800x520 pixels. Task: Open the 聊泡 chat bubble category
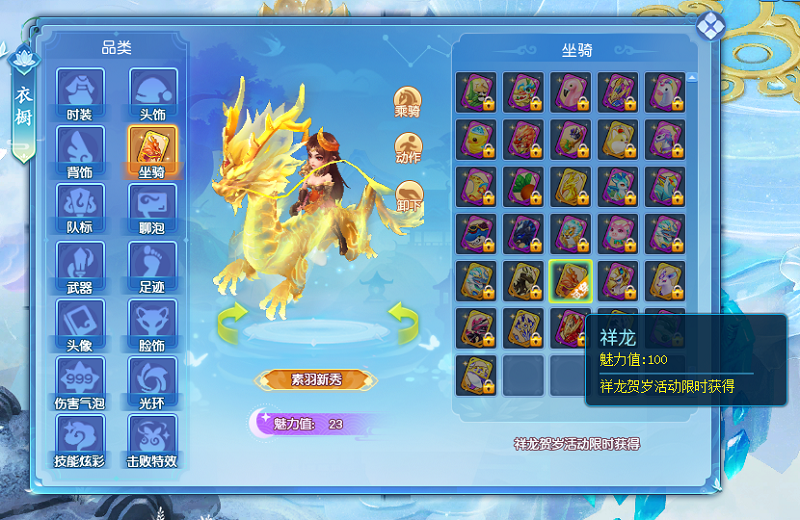(152, 207)
